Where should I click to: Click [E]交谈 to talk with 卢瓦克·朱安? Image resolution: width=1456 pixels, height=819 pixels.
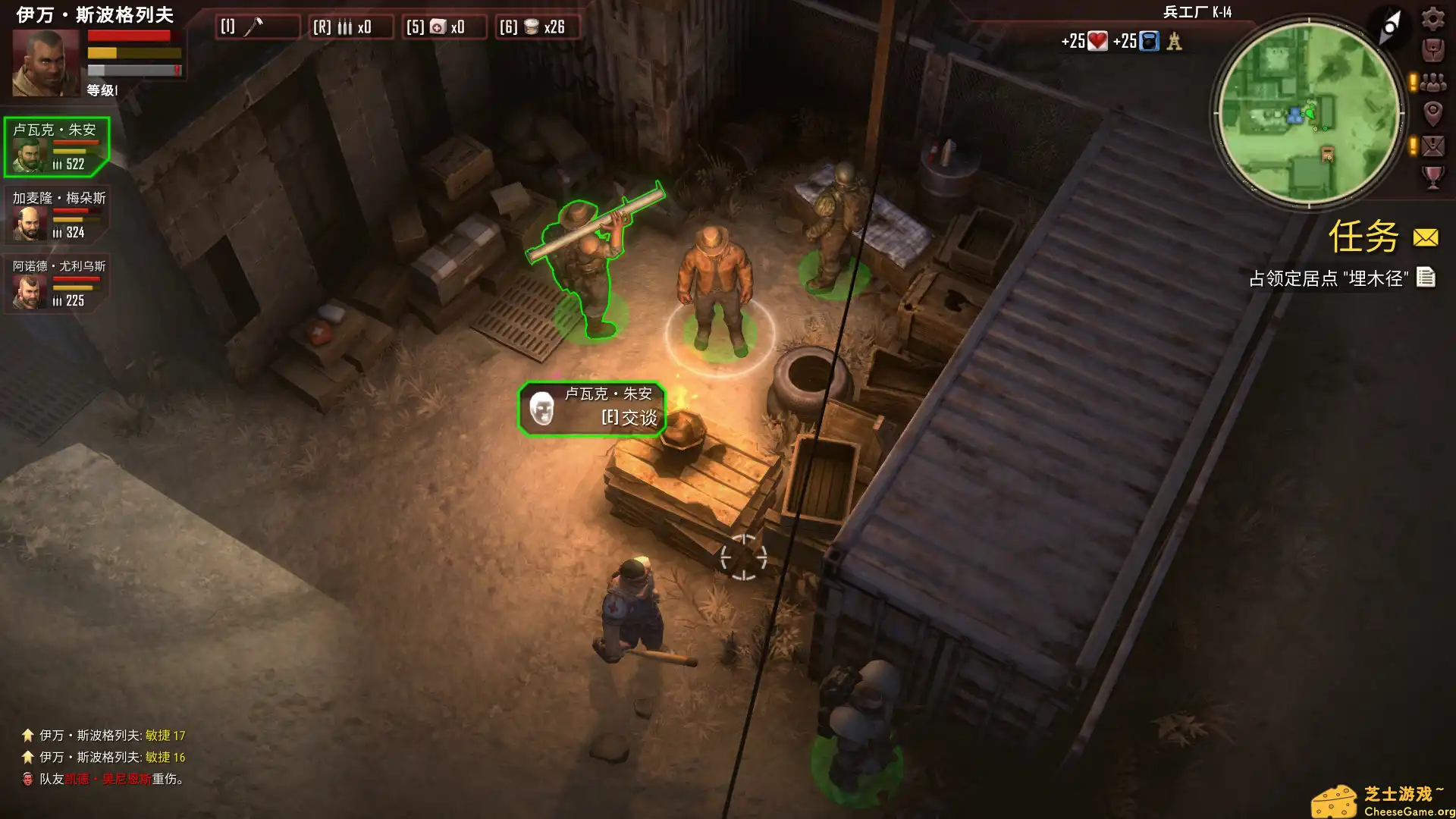pyautogui.click(x=628, y=416)
